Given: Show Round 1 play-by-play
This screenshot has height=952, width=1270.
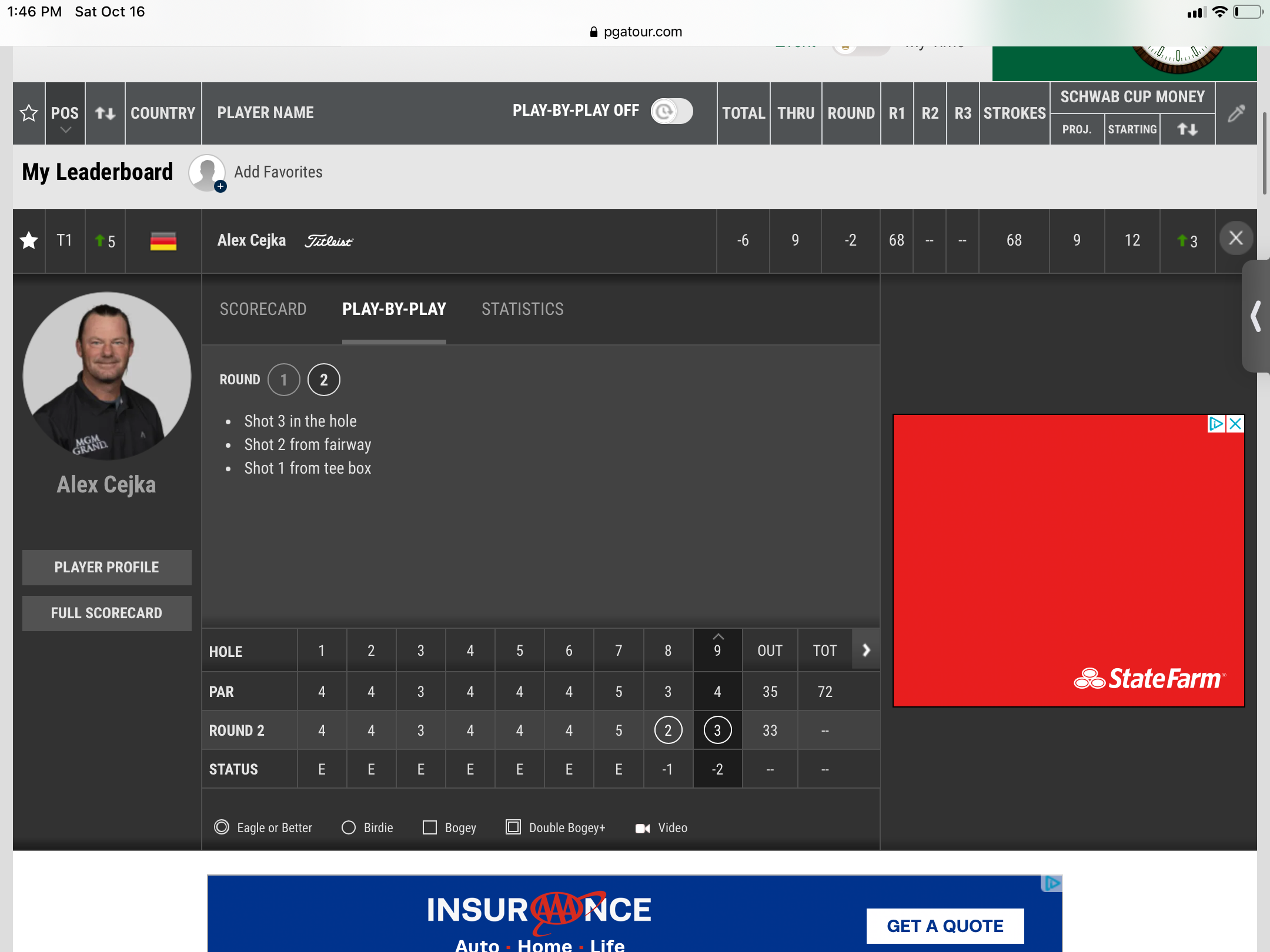Looking at the screenshot, I should [283, 380].
